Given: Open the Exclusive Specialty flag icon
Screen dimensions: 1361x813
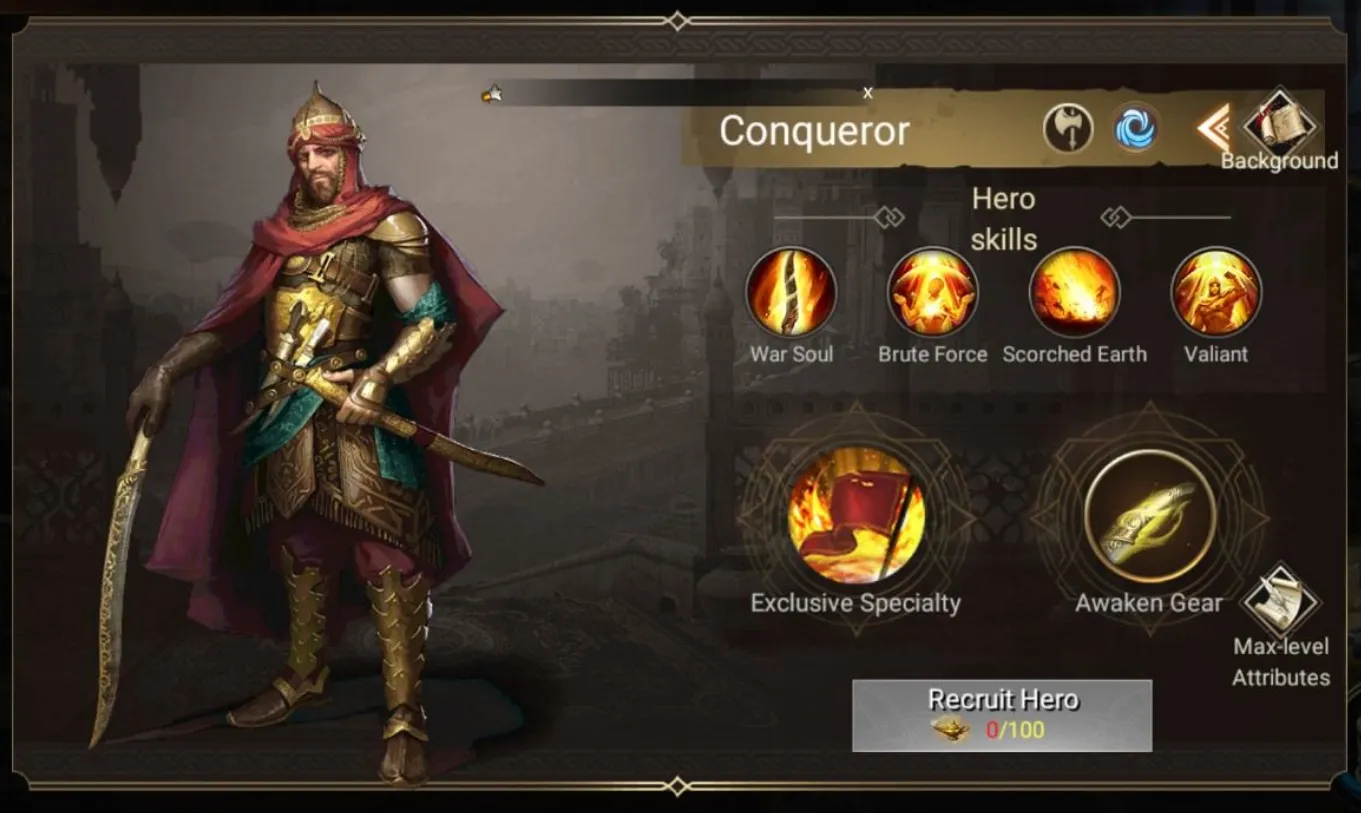Looking at the screenshot, I should [856, 517].
